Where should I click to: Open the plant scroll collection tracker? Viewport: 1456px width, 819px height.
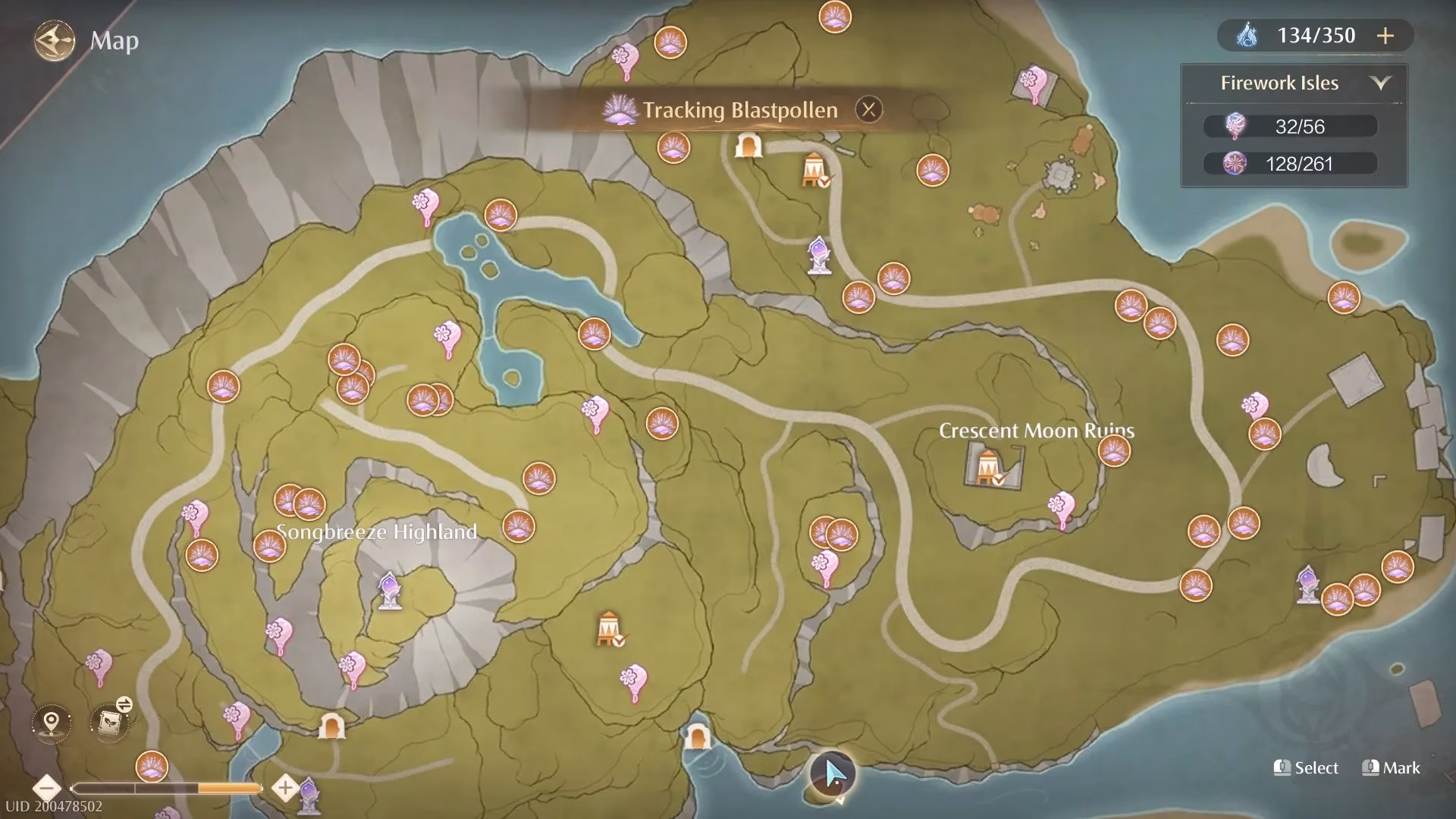pos(110,721)
